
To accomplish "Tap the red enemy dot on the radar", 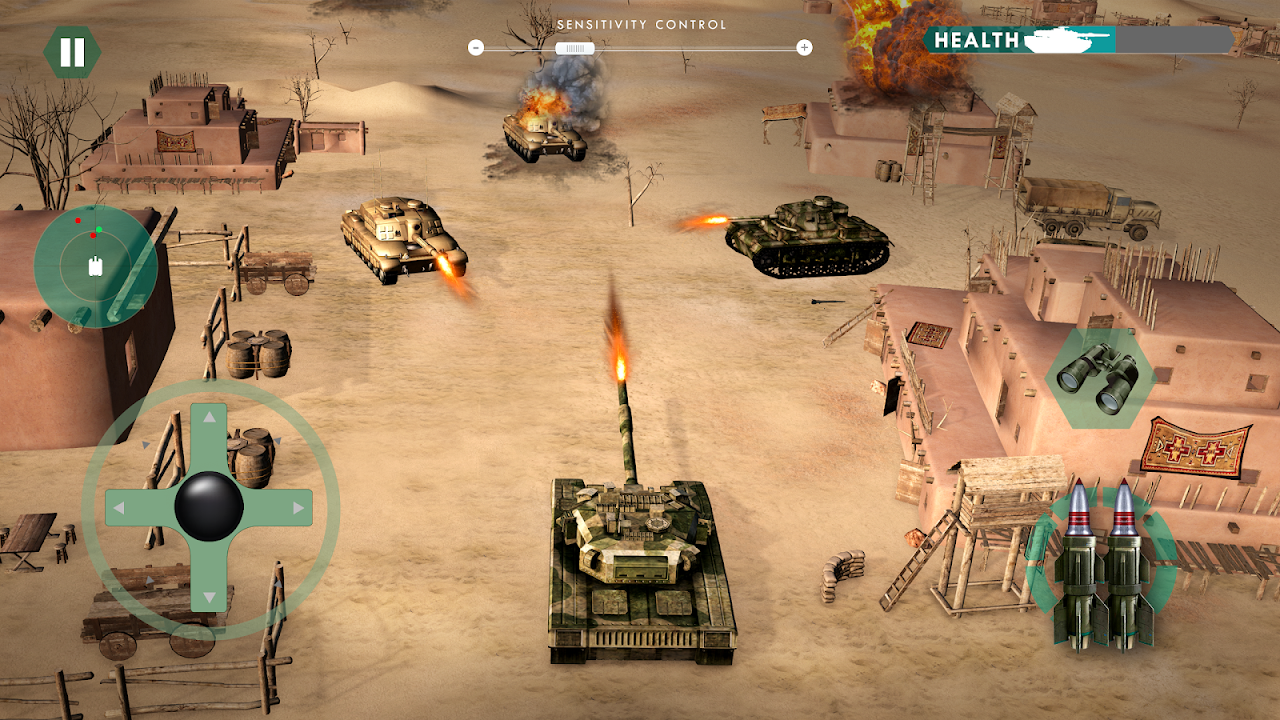I will pyautogui.click(x=78, y=220).
